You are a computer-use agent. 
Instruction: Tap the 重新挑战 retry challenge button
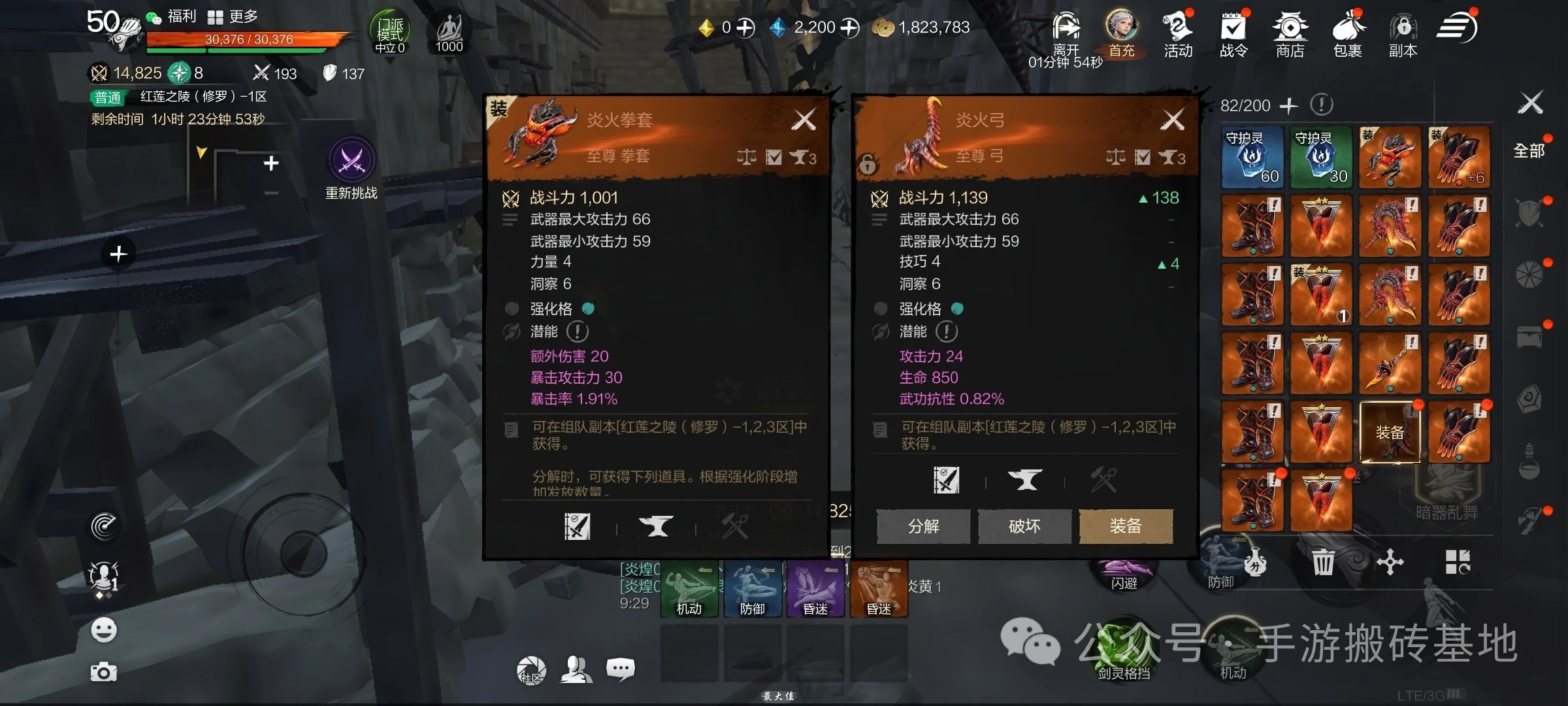(351, 167)
